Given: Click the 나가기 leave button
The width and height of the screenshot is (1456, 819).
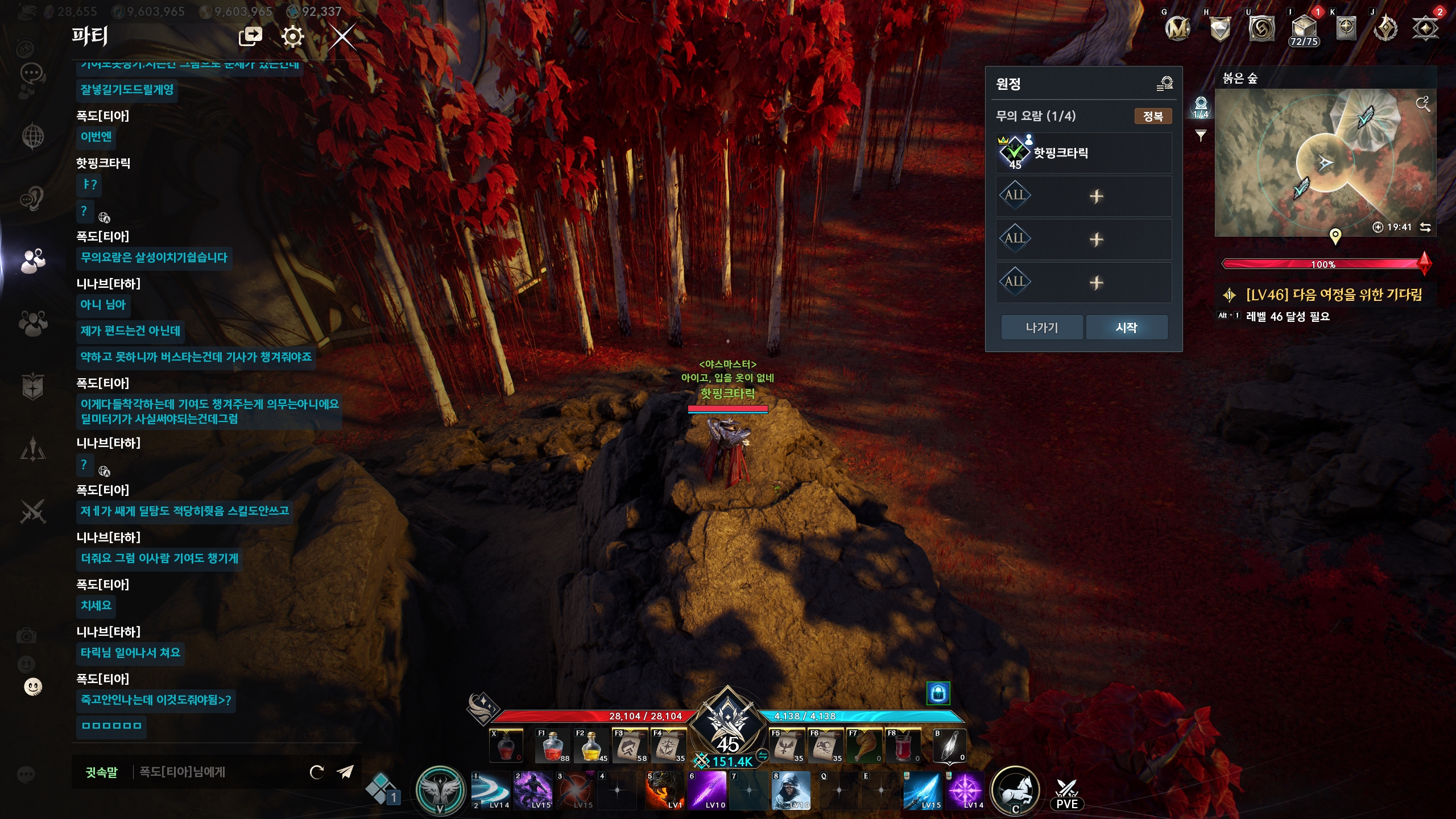Looking at the screenshot, I should click(1041, 328).
